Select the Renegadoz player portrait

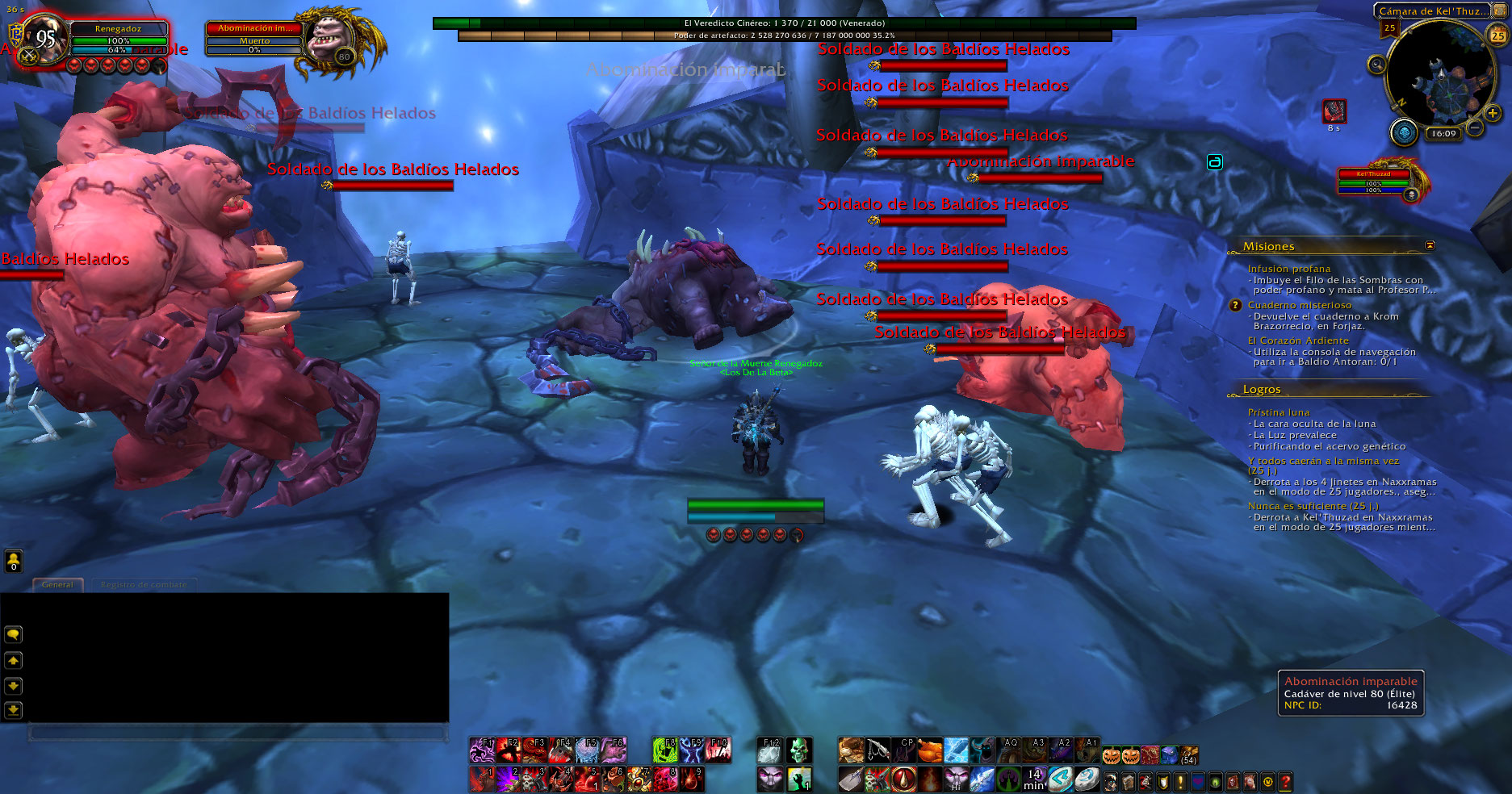point(44,38)
